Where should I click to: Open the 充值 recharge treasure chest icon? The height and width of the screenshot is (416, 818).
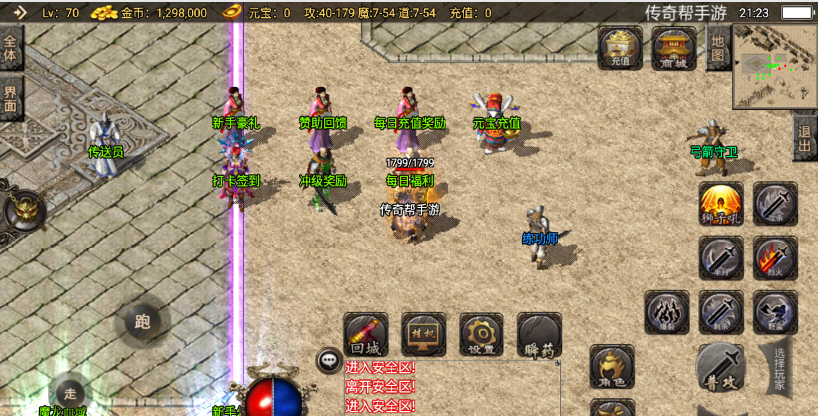coord(620,48)
